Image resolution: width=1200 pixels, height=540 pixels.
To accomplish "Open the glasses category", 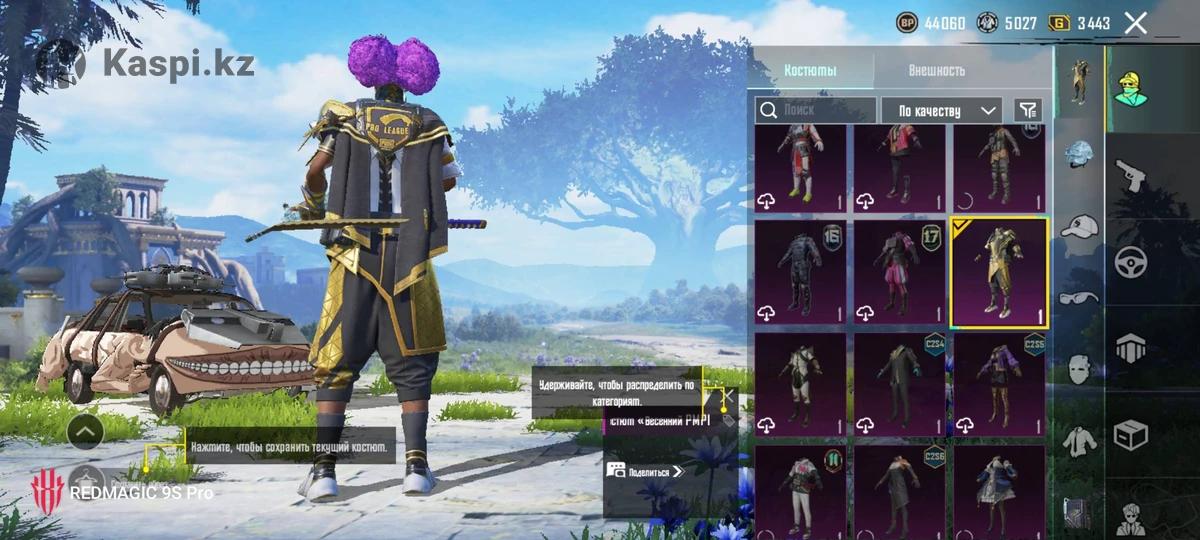I will pyautogui.click(x=1080, y=297).
